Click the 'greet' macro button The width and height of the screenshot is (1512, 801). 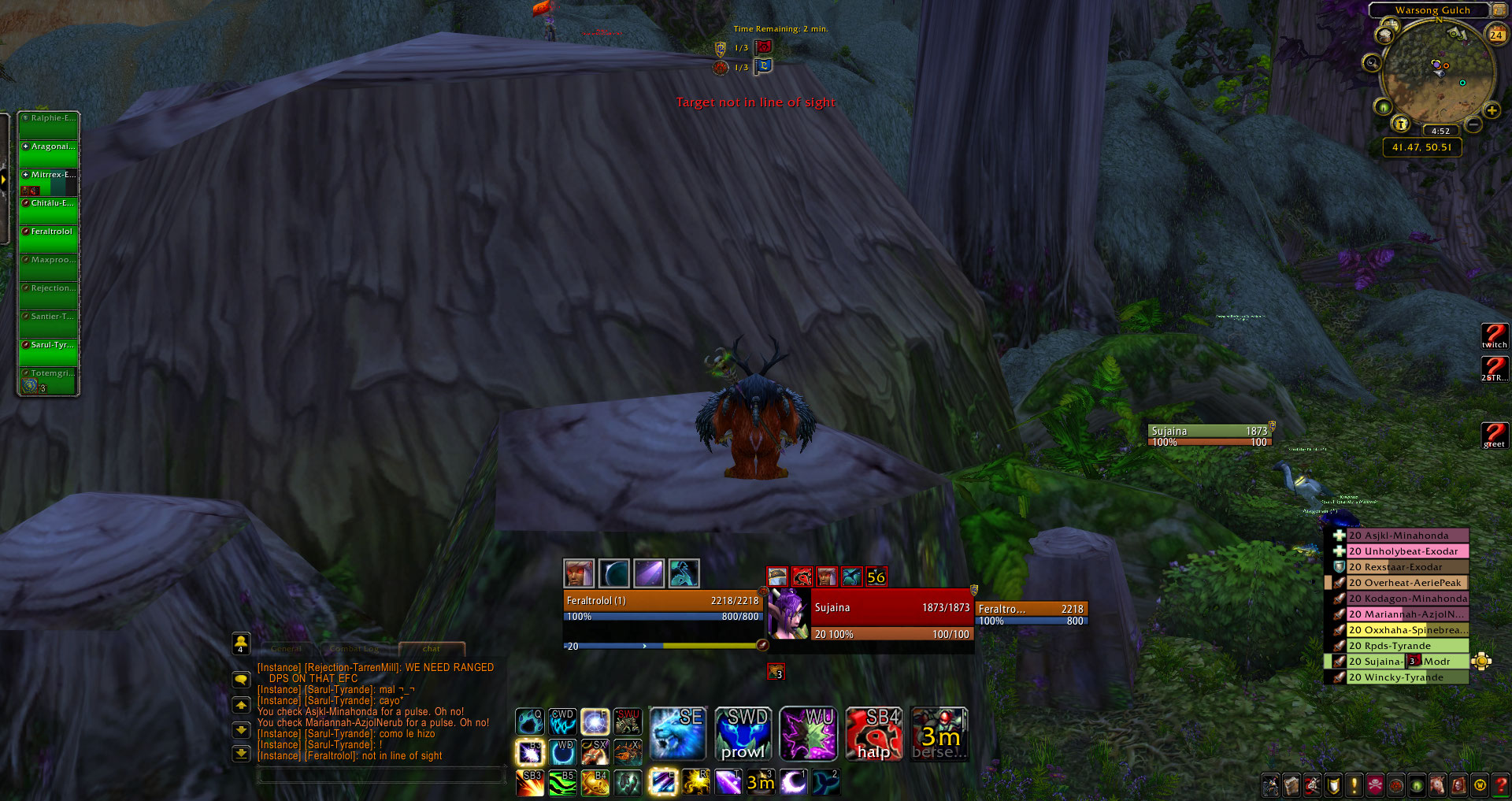pyautogui.click(x=1494, y=436)
